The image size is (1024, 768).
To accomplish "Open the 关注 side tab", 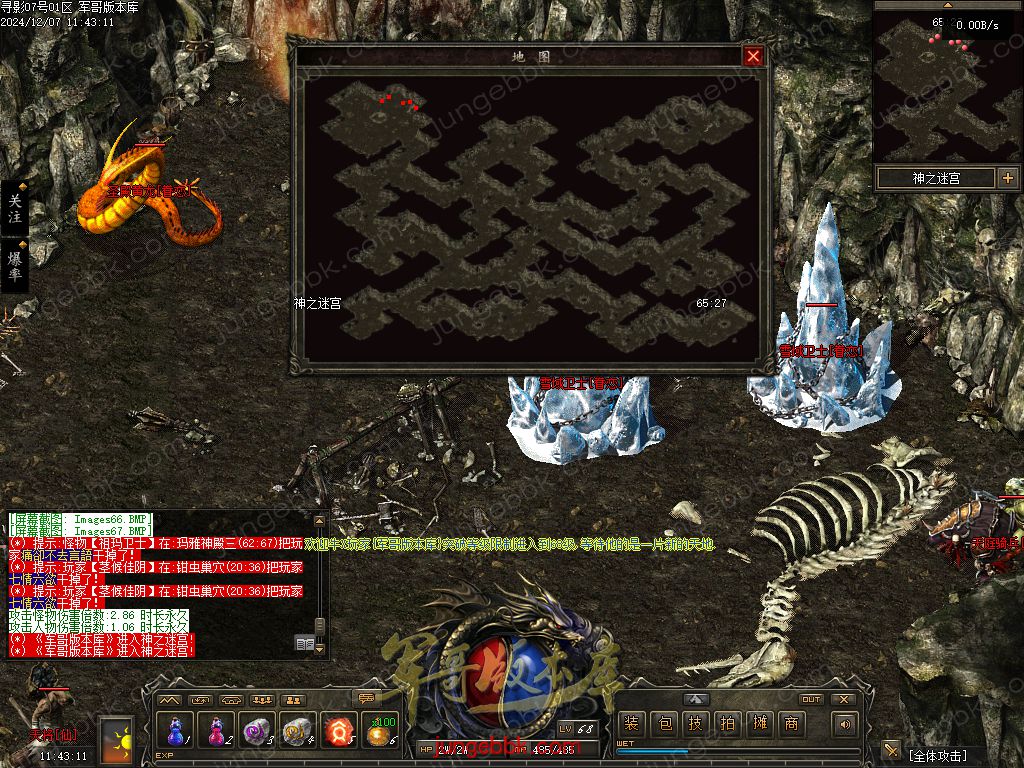I will (x=15, y=208).
